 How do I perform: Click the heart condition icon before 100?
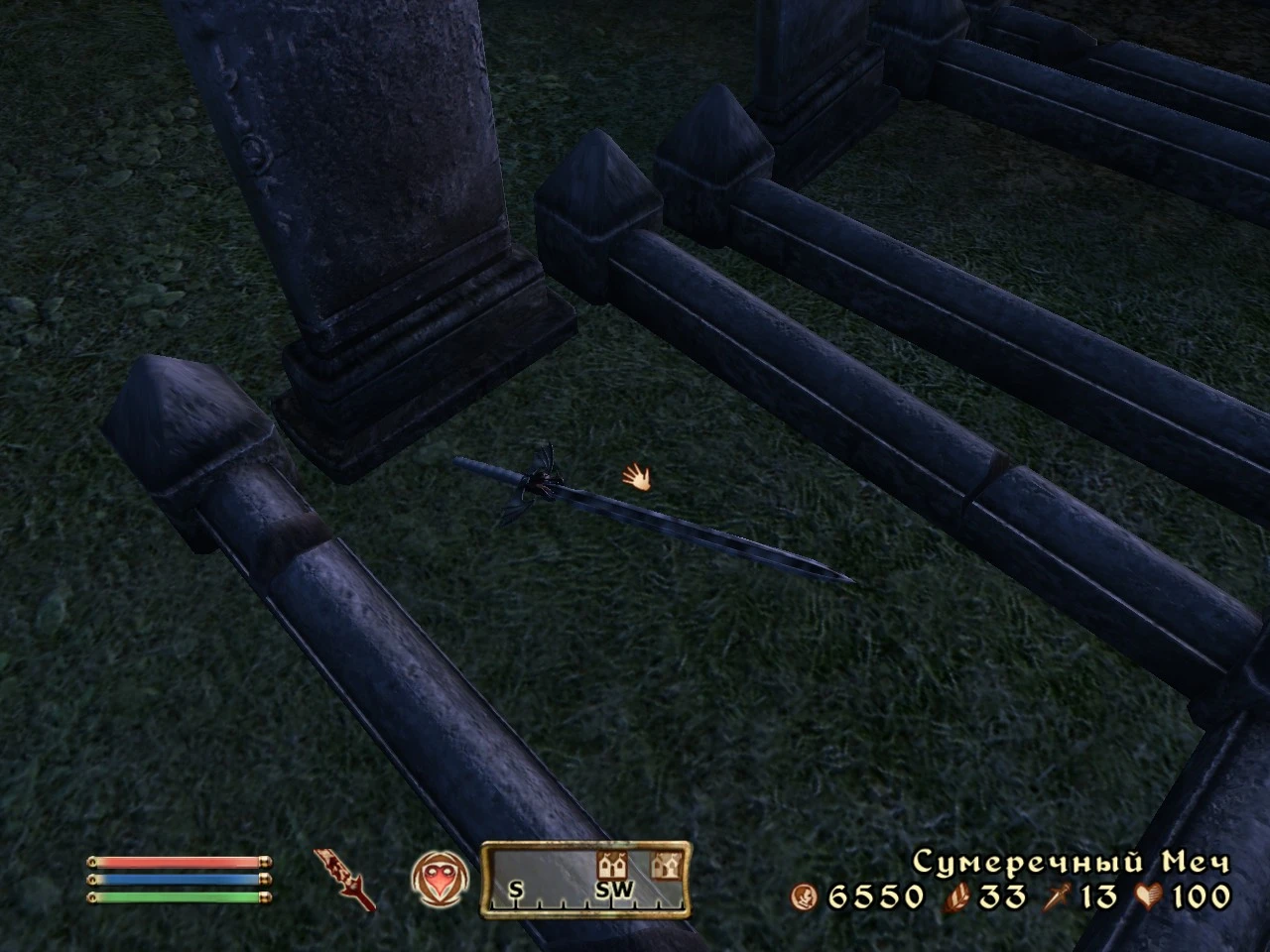tap(1146, 894)
